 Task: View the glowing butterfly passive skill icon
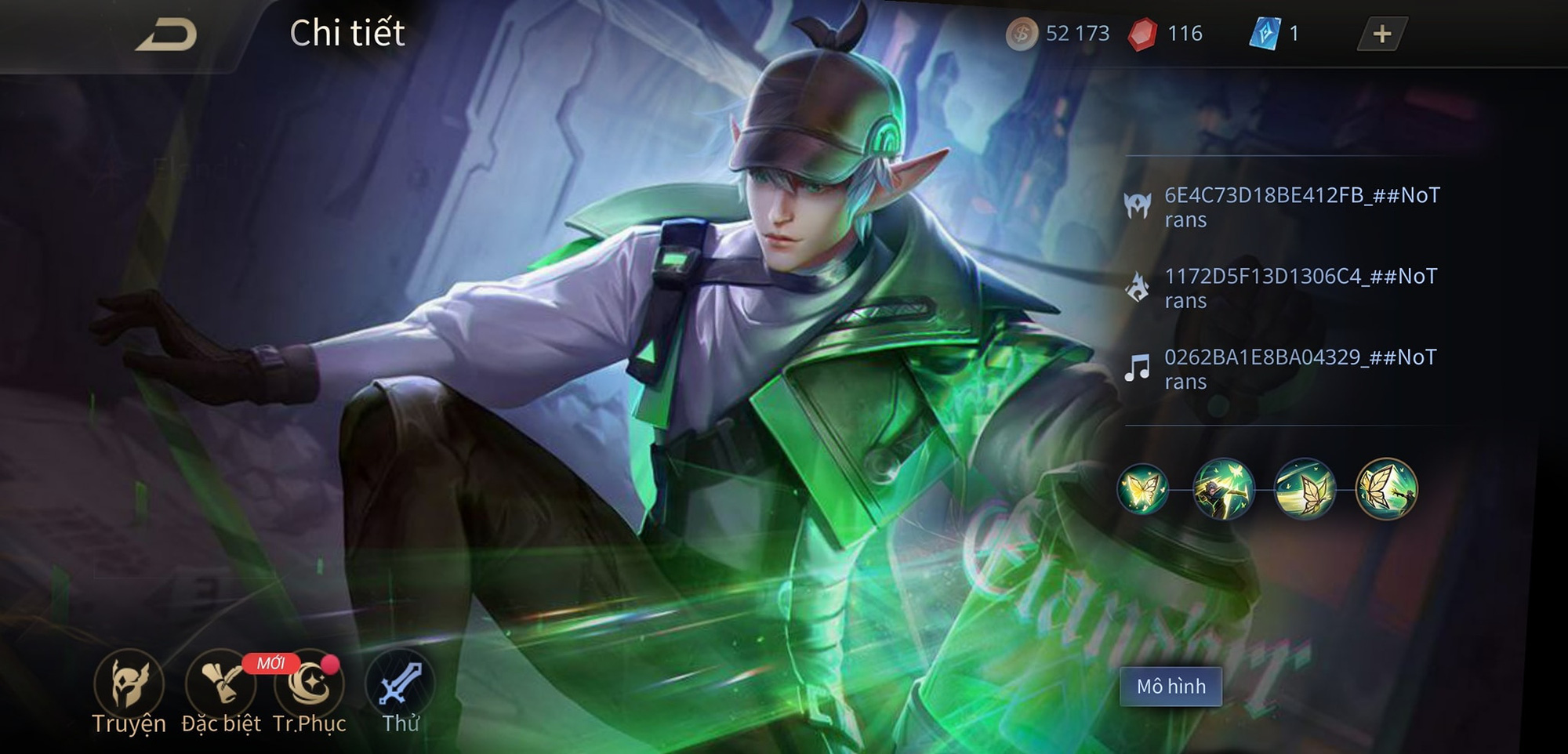tap(1143, 490)
